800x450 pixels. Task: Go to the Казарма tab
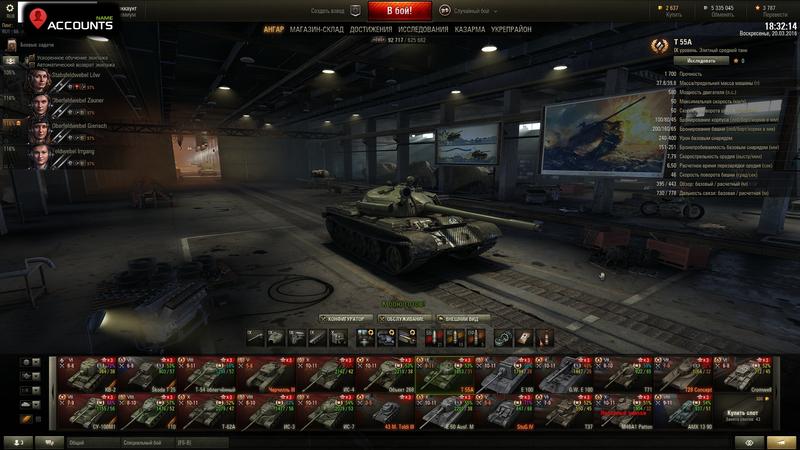pos(470,30)
